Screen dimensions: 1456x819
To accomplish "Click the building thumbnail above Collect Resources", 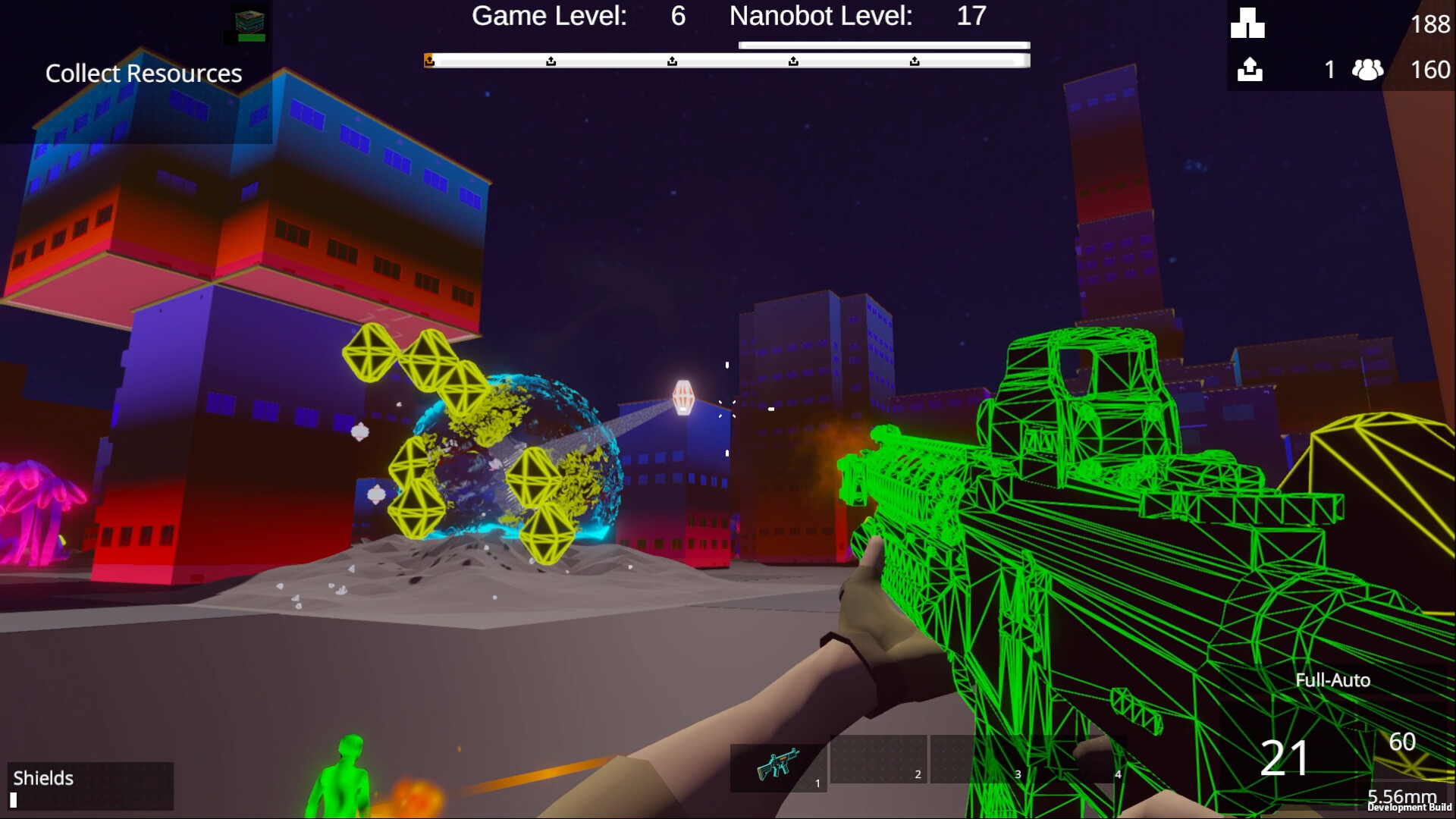I will 246,23.
